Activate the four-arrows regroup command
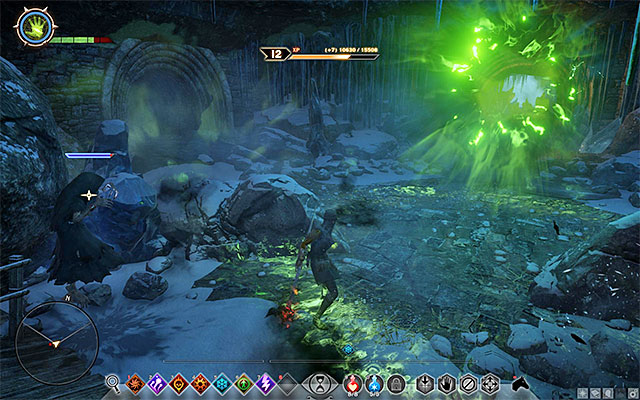 click(x=489, y=382)
